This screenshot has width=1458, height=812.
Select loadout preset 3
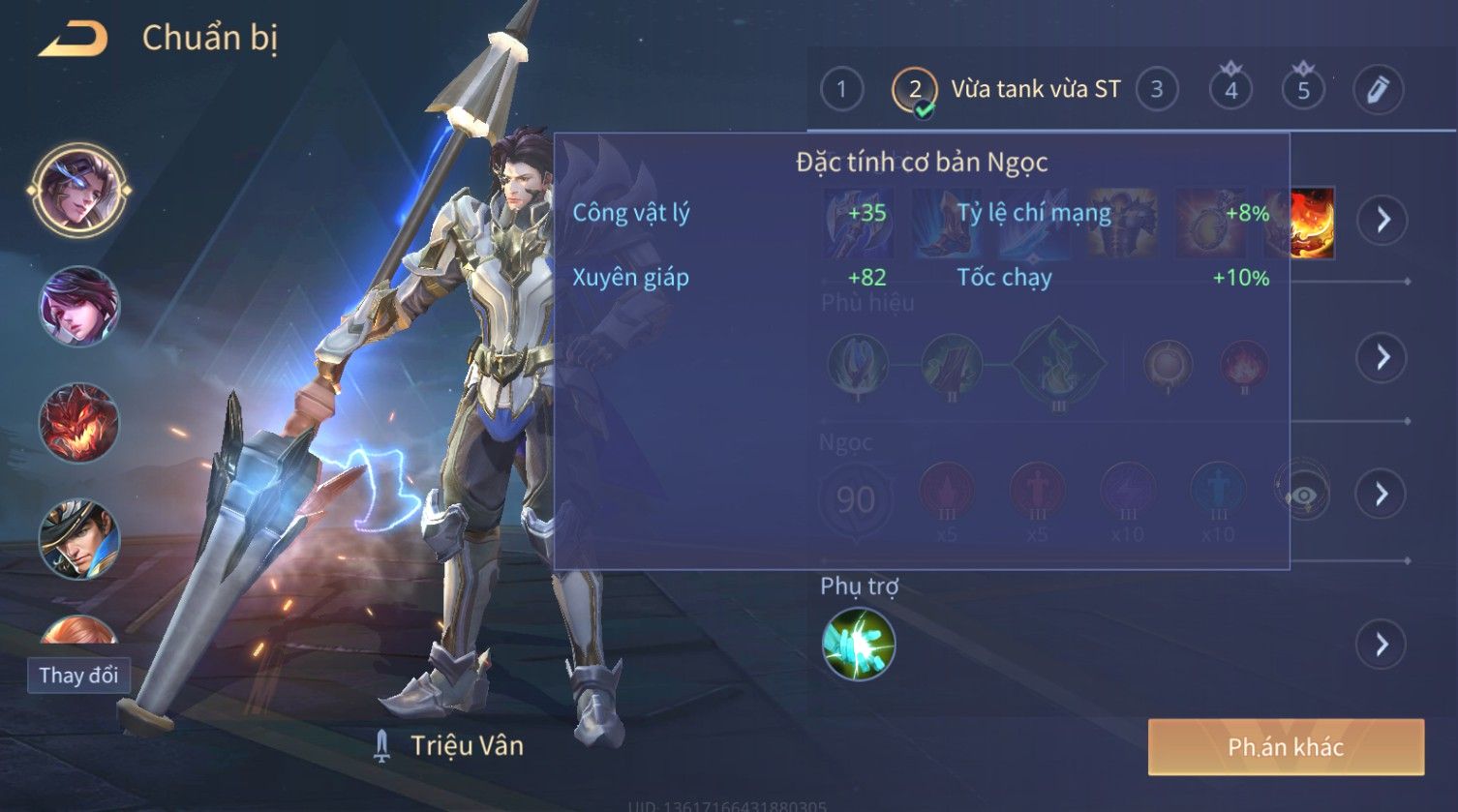click(1157, 90)
